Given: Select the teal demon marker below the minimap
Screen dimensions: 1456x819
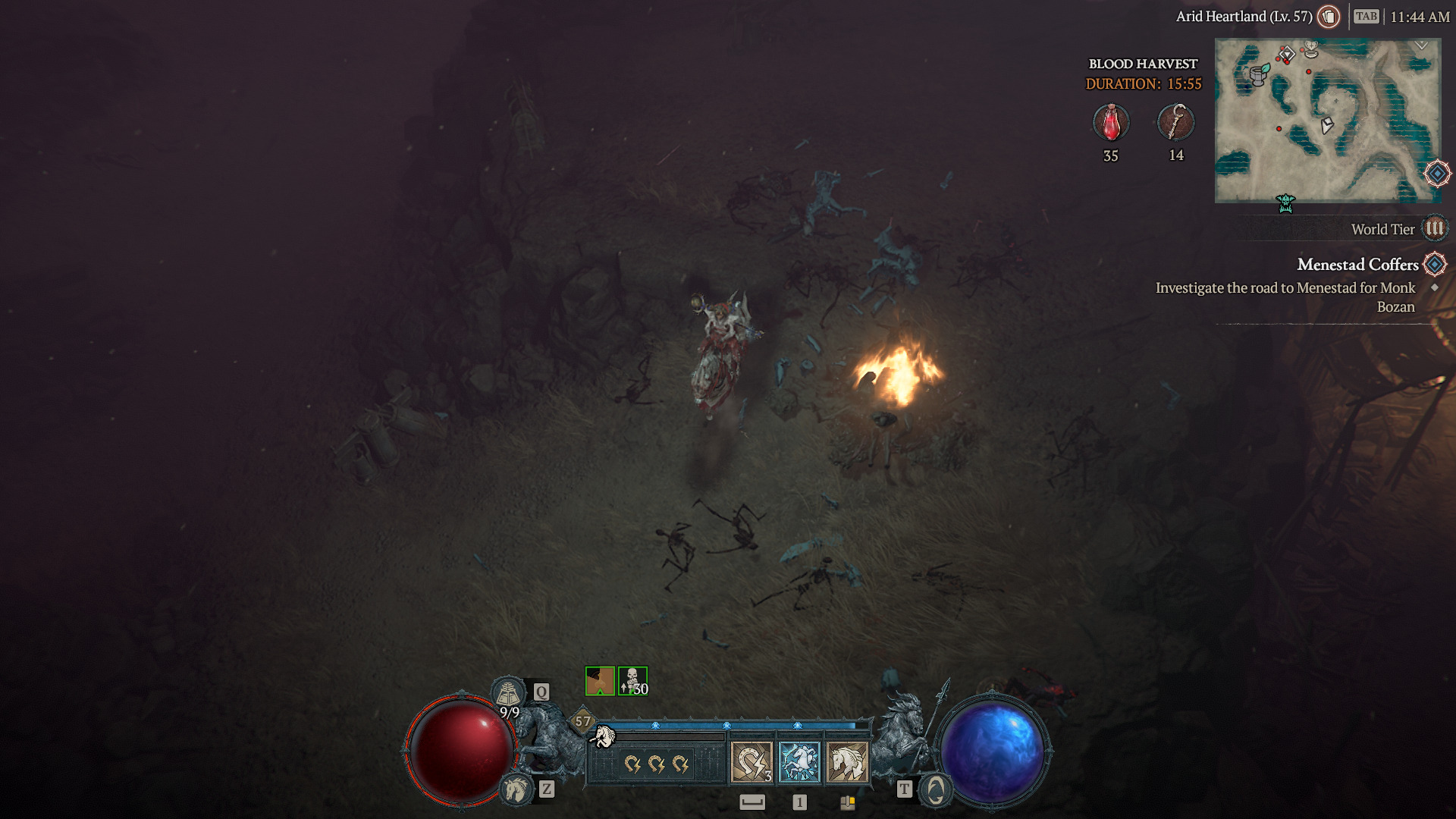Looking at the screenshot, I should coord(1285,203).
